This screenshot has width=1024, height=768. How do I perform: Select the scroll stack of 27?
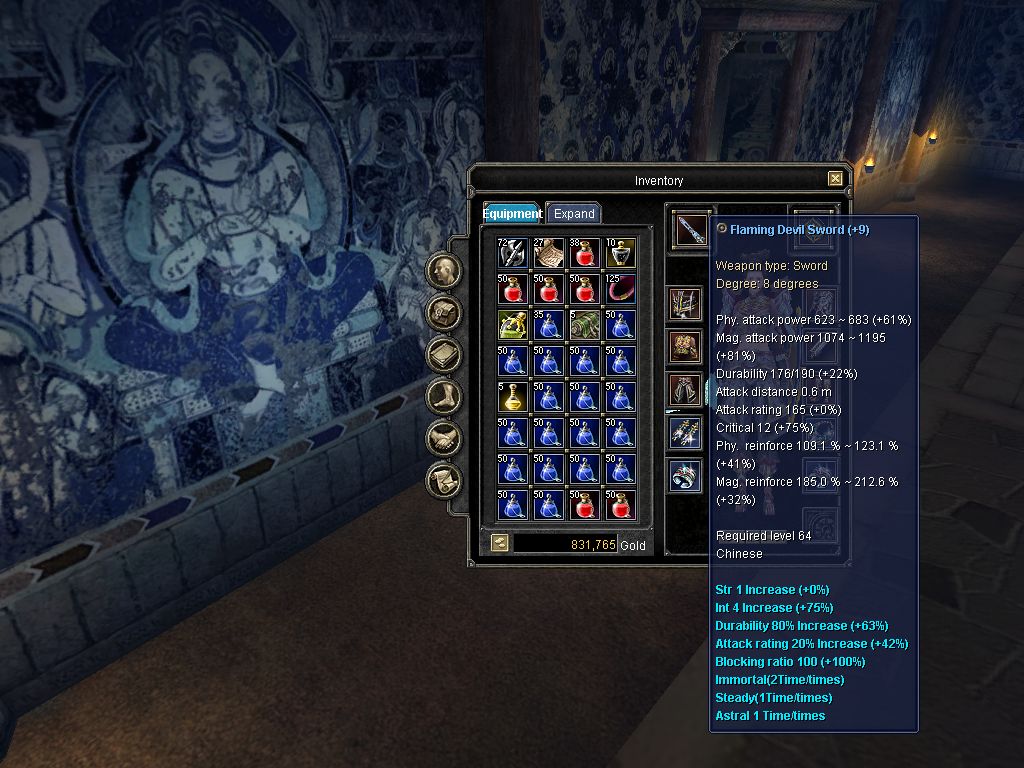click(548, 253)
